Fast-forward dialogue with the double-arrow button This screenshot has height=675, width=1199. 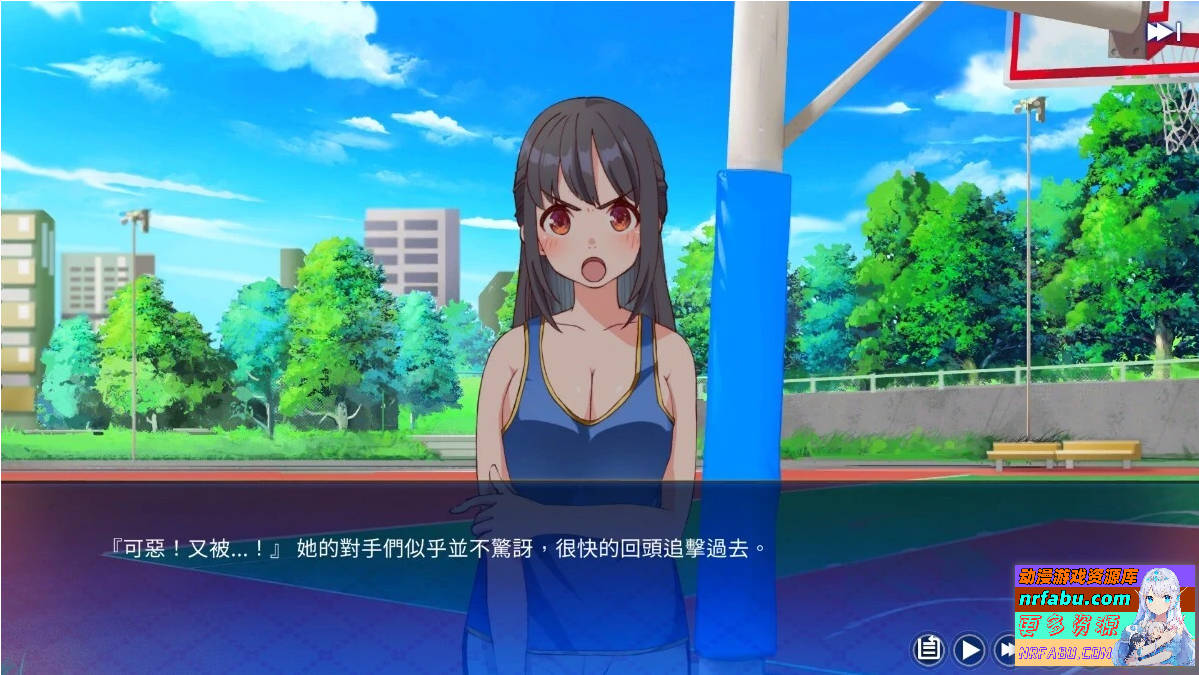pyautogui.click(x=1004, y=650)
